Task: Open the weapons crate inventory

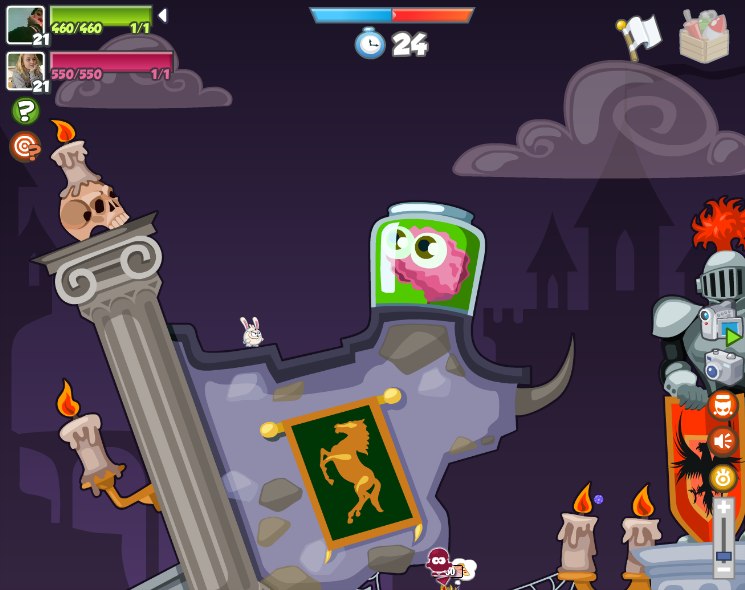Action: pos(703,37)
